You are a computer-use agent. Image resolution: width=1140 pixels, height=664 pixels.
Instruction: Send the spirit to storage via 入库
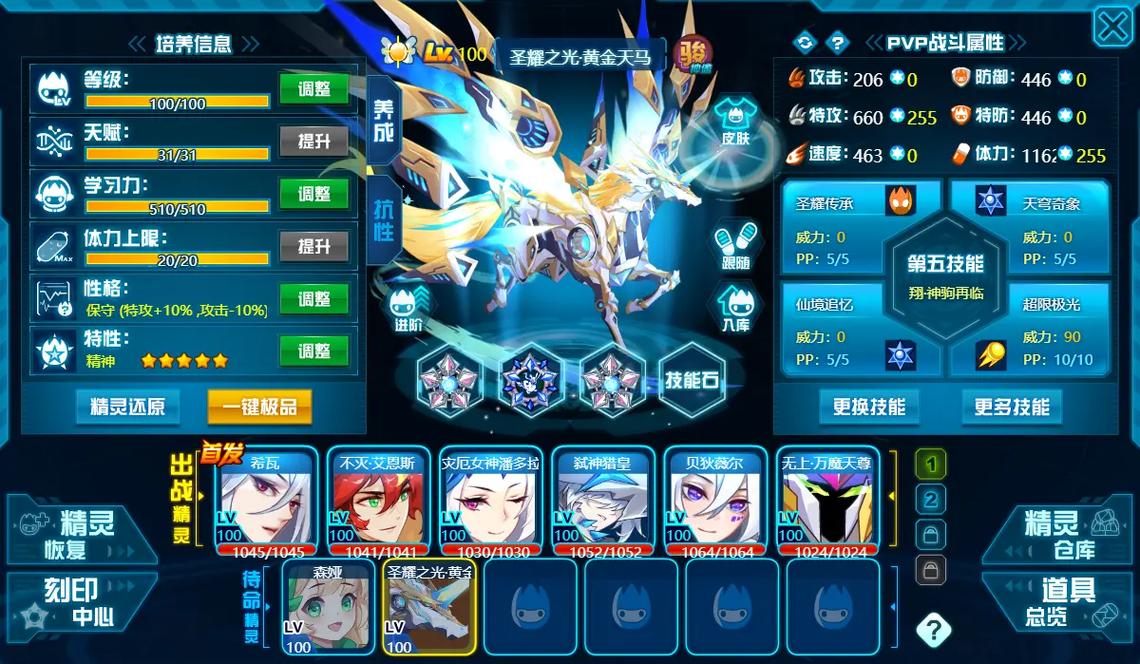(x=735, y=307)
